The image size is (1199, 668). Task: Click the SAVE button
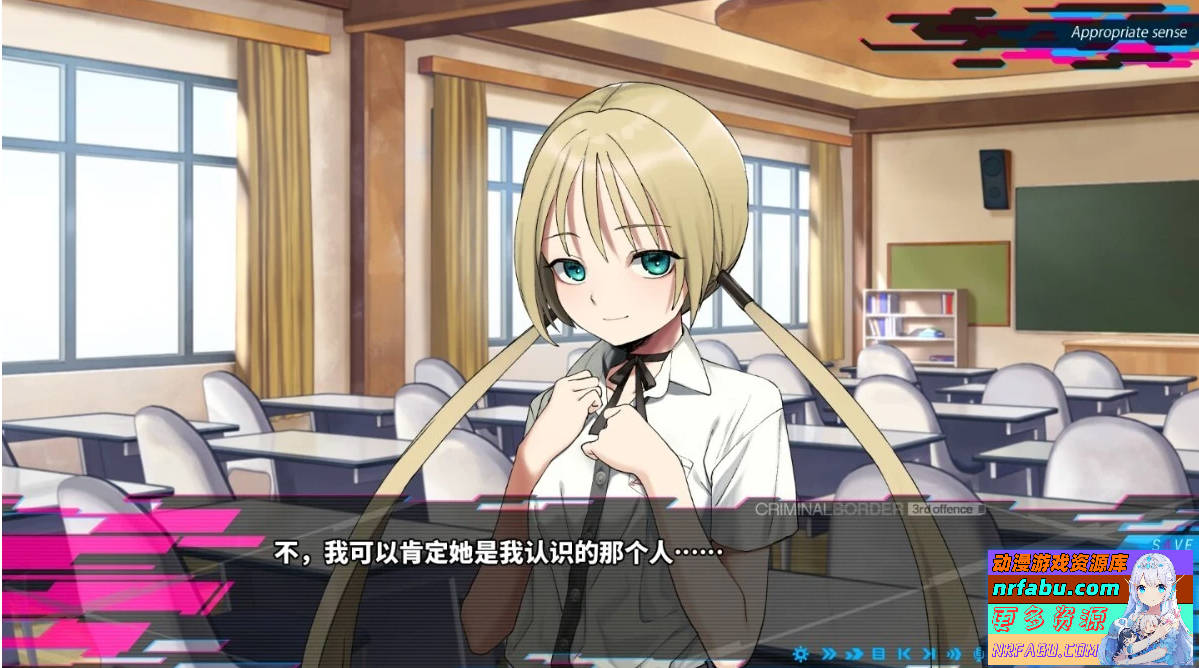pos(1172,543)
